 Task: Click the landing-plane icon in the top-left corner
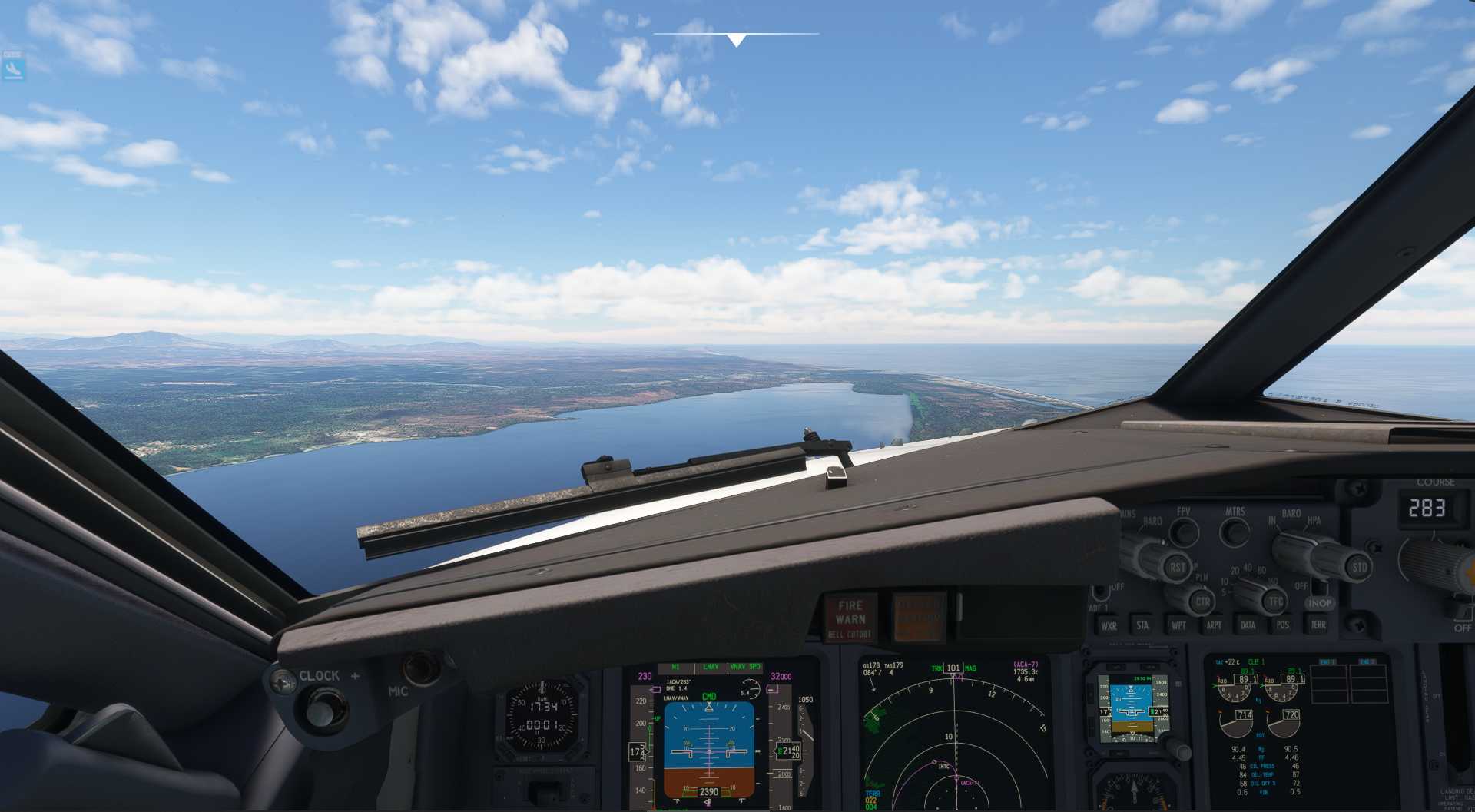(13, 70)
